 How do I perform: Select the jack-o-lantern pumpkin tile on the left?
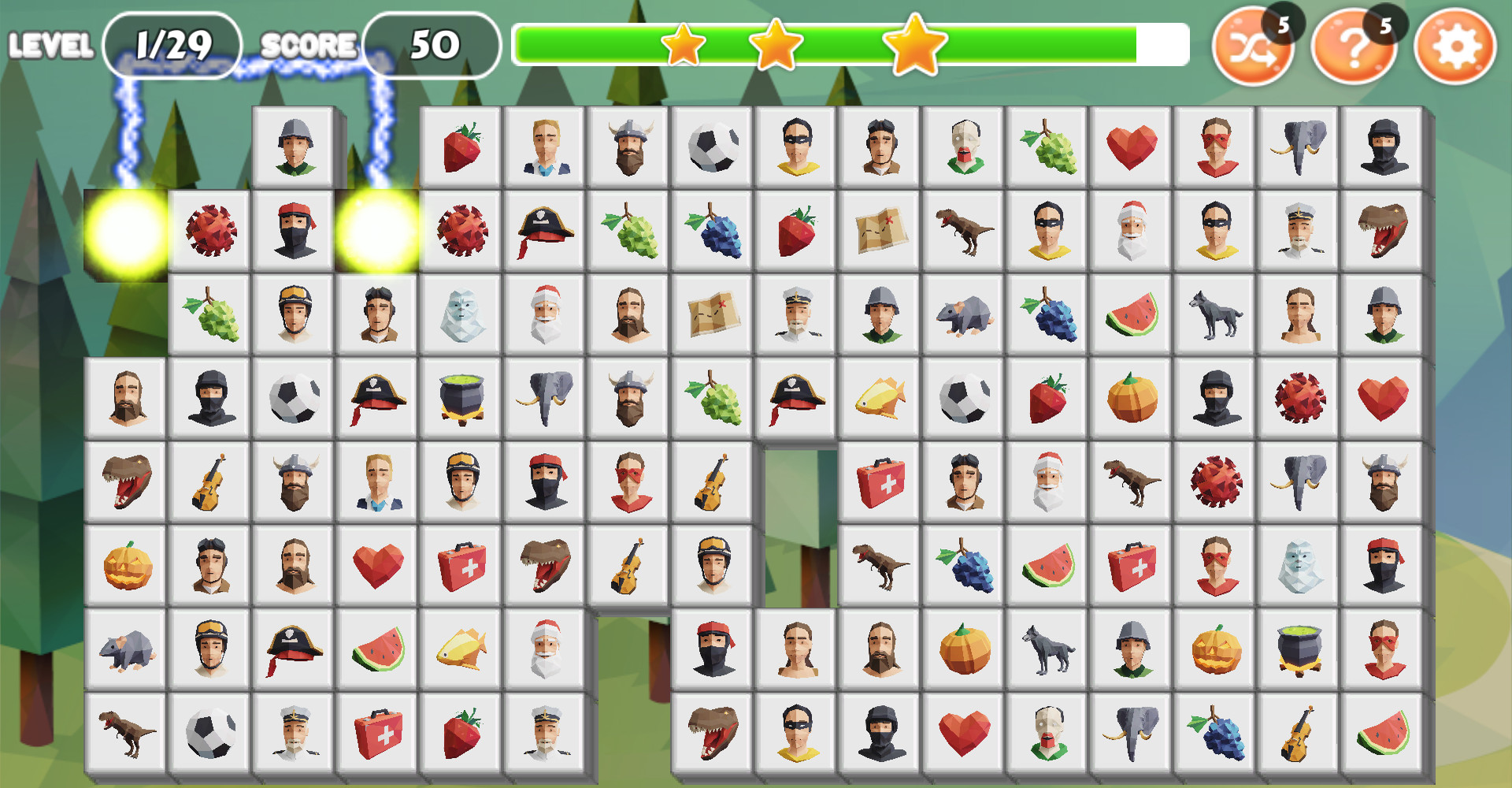click(126, 564)
